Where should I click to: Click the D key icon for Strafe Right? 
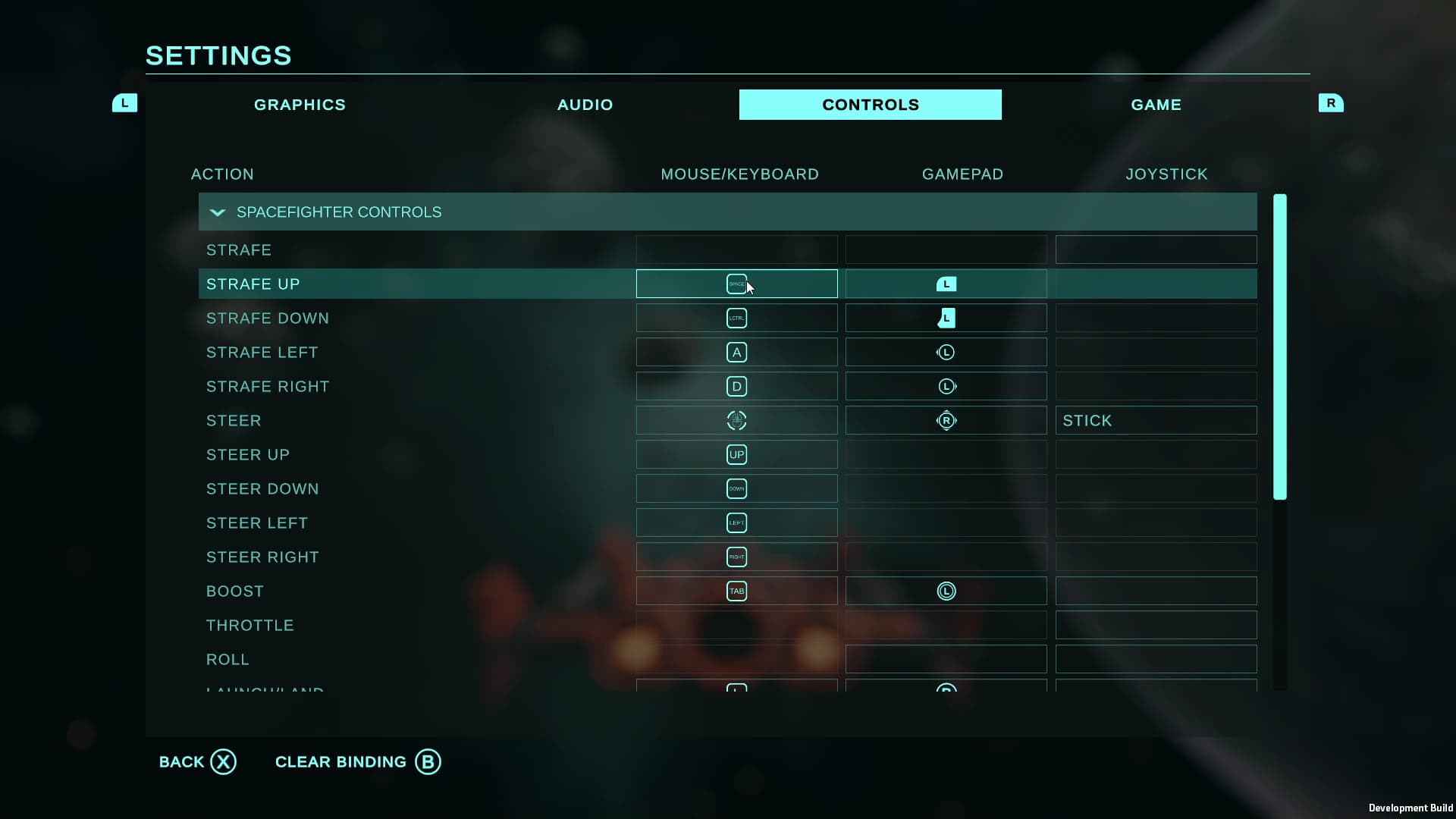pyautogui.click(x=736, y=386)
